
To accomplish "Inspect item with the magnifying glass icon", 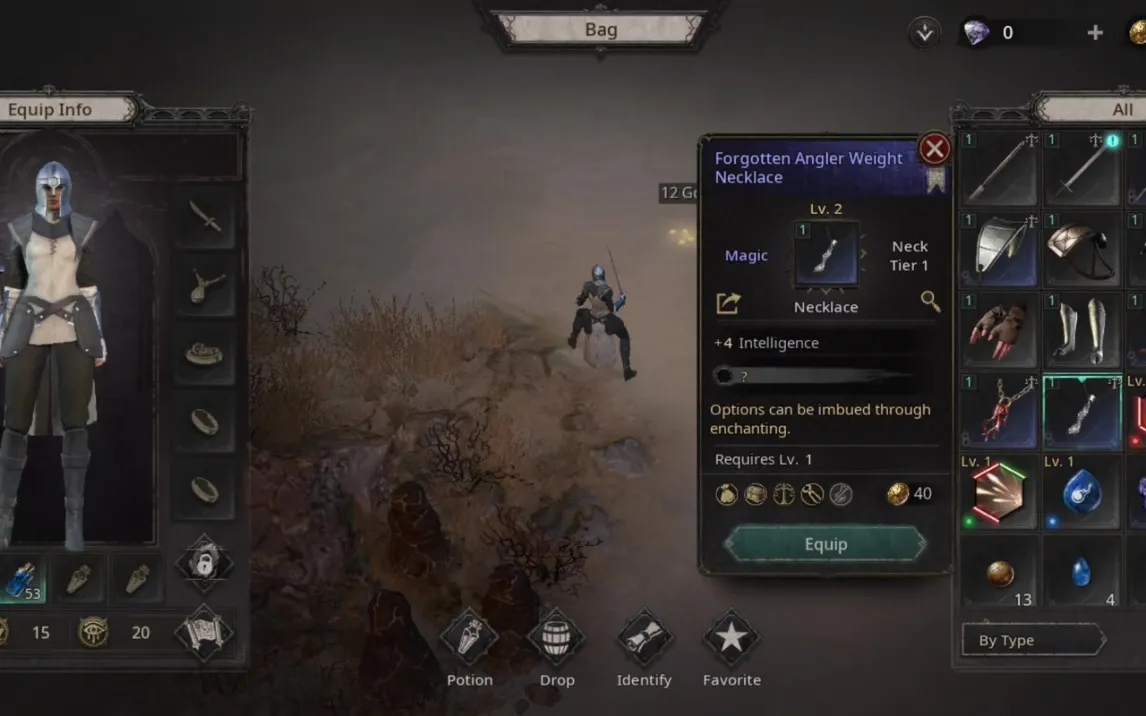I will [x=930, y=301].
